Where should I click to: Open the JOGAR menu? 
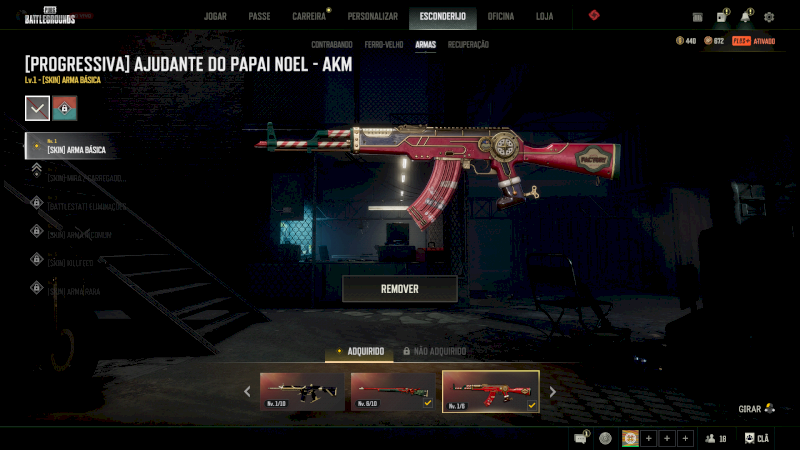[215, 16]
